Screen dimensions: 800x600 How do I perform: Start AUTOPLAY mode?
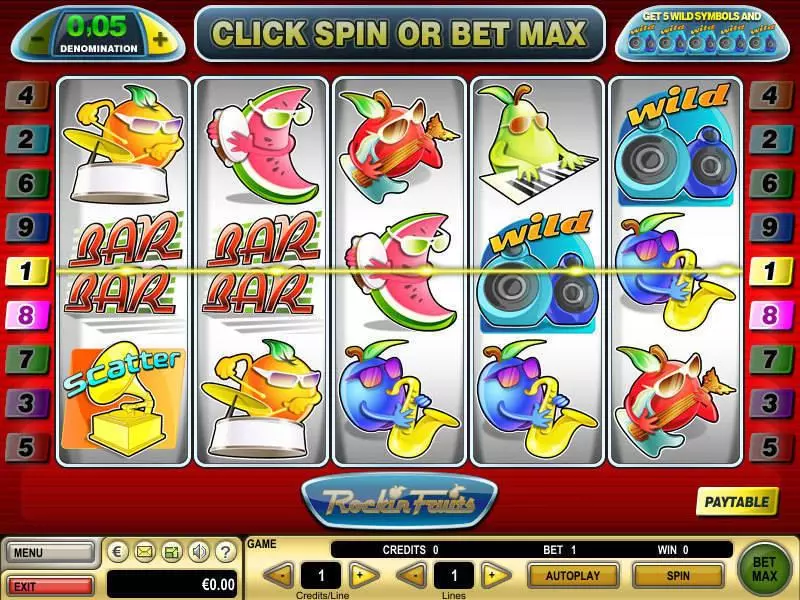572,576
